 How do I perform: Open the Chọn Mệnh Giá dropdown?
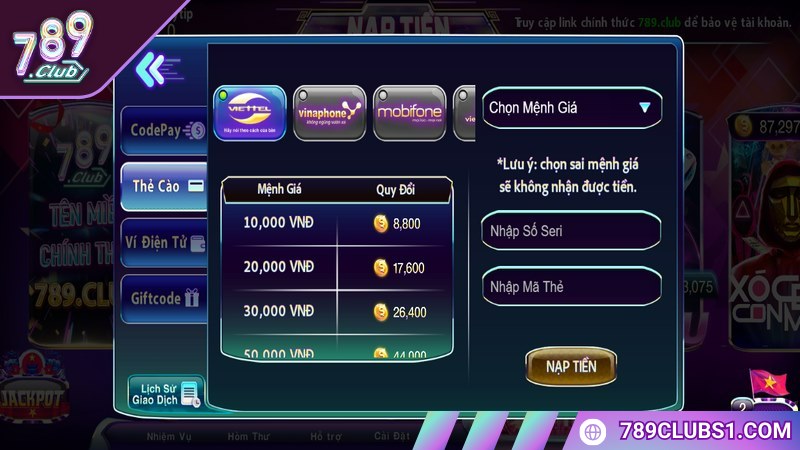pyautogui.click(x=571, y=108)
